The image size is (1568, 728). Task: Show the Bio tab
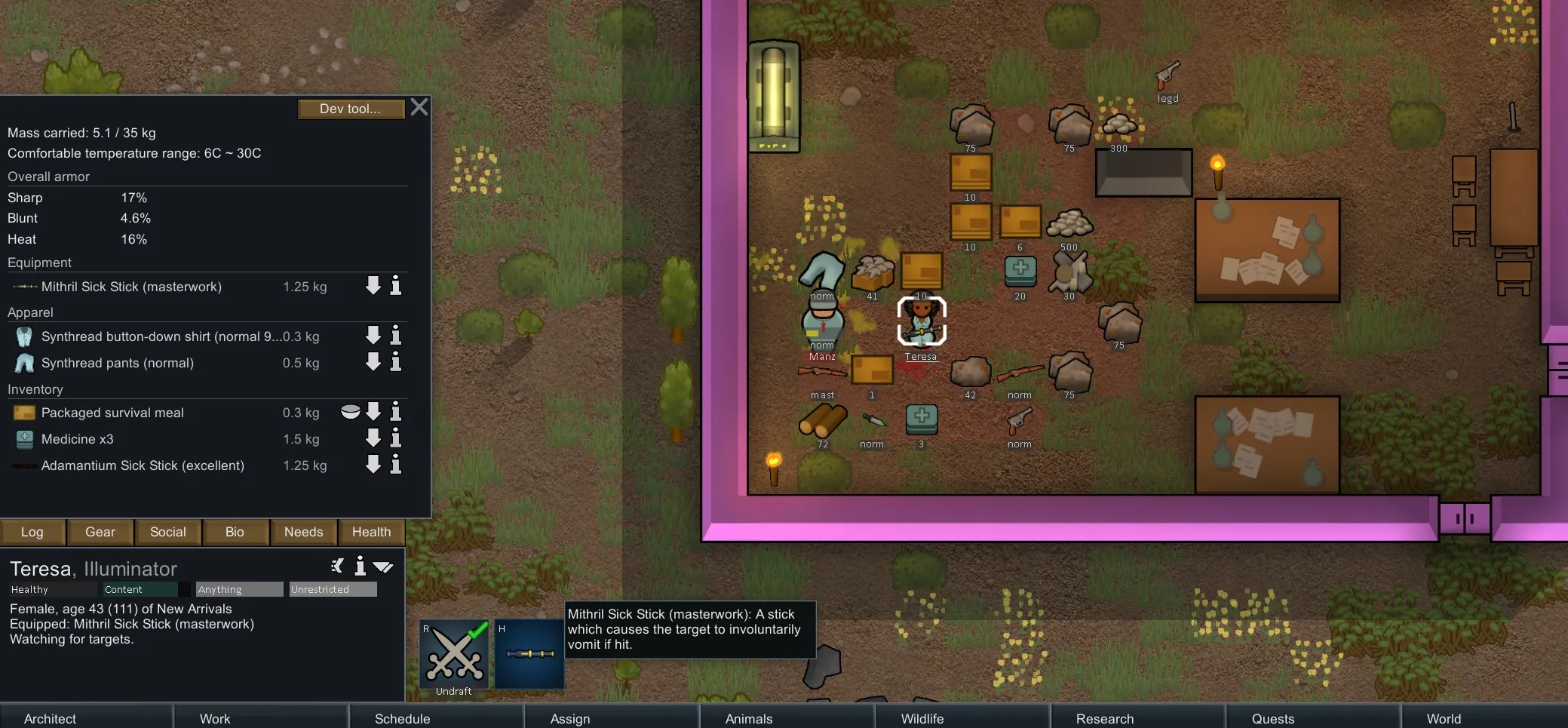[x=235, y=532]
